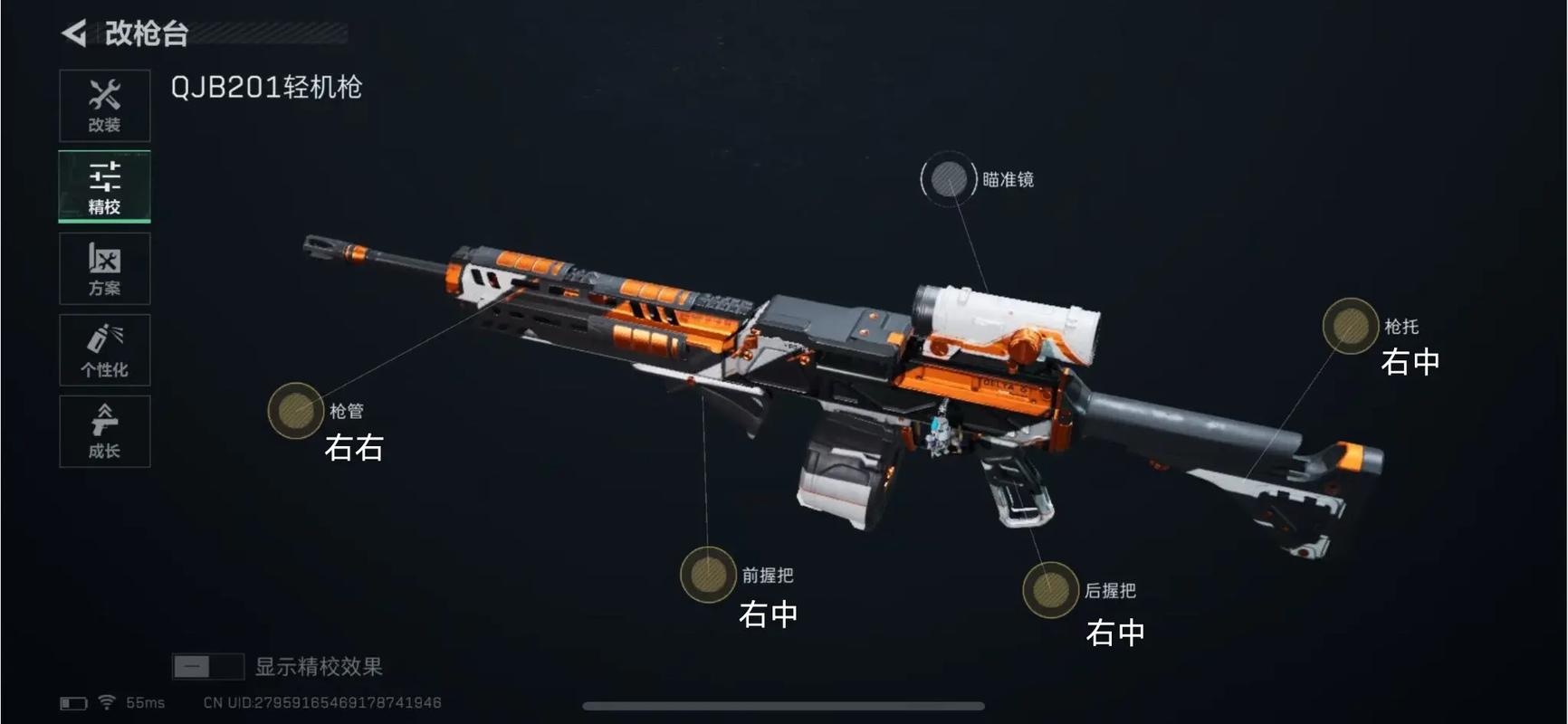Tap the back arrow next to 改枪台
Viewport: 1568px width, 724px height.
pos(72,34)
